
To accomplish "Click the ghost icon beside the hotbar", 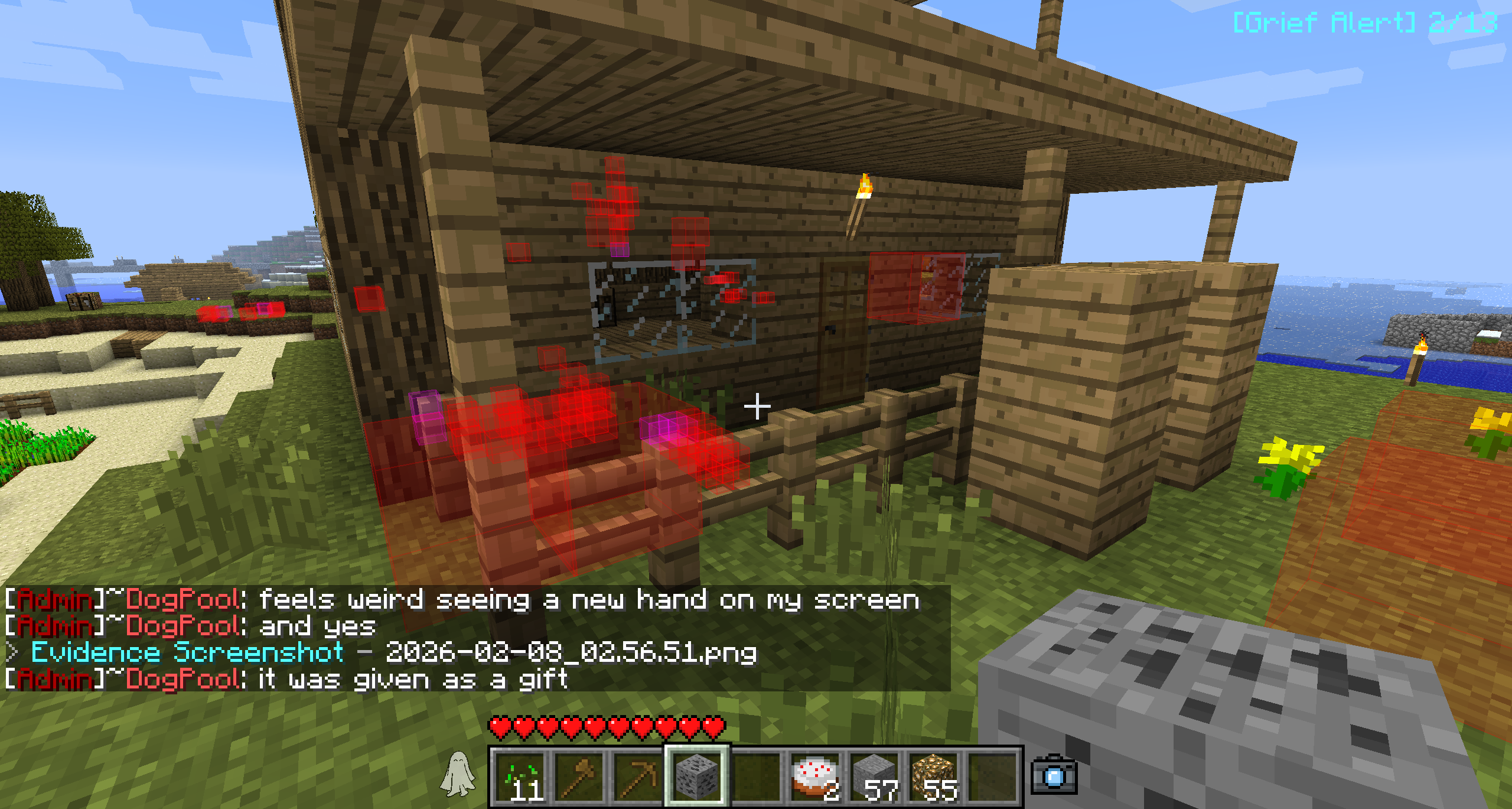I will click(x=457, y=774).
